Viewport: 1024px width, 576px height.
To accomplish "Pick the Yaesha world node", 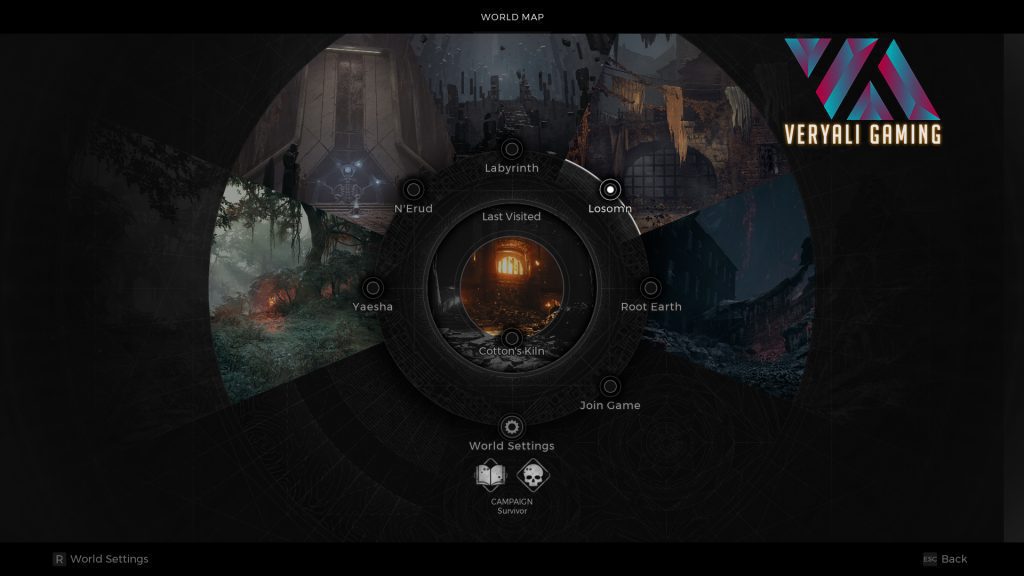I will (x=372, y=289).
